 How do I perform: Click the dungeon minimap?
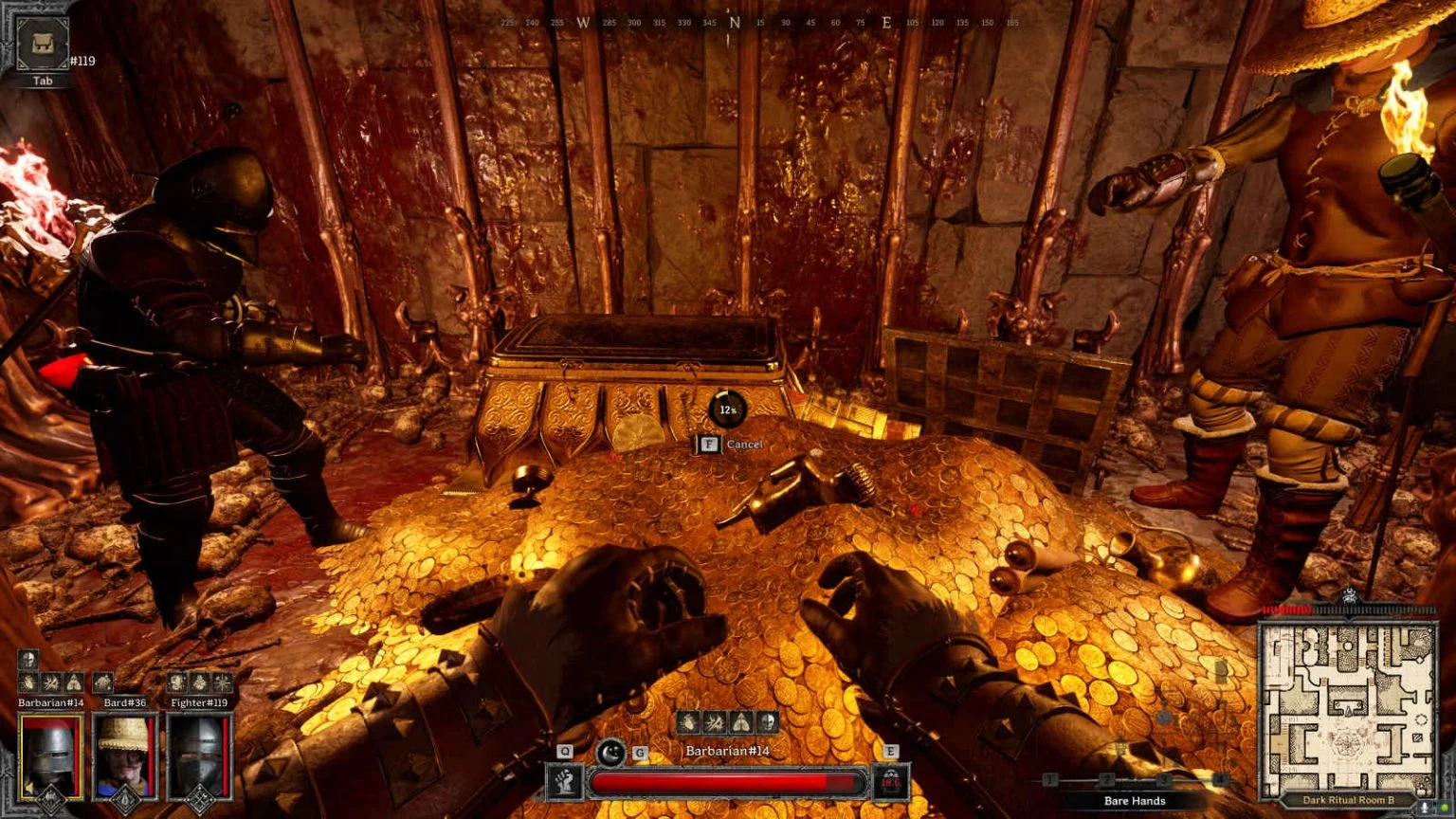[x=1348, y=708]
